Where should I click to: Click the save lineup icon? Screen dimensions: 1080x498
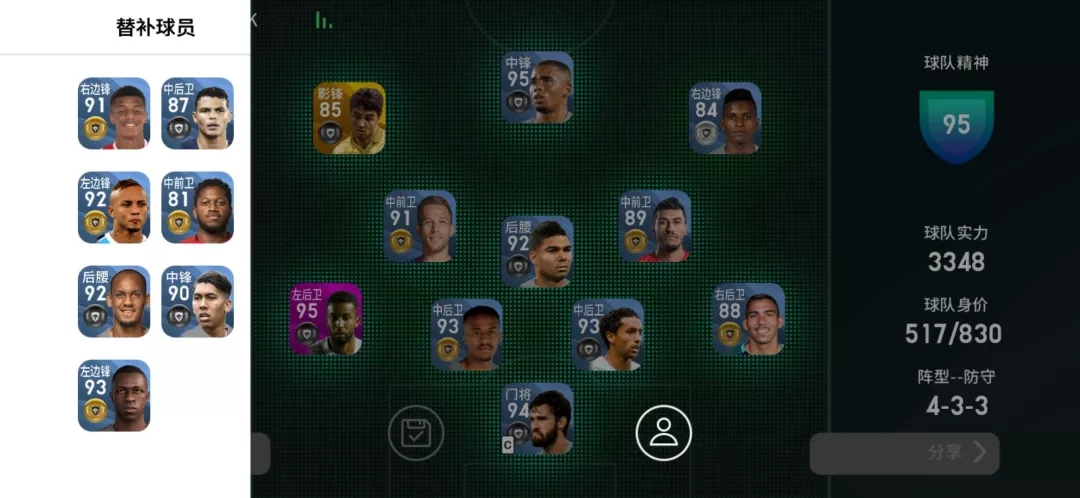pyautogui.click(x=416, y=433)
